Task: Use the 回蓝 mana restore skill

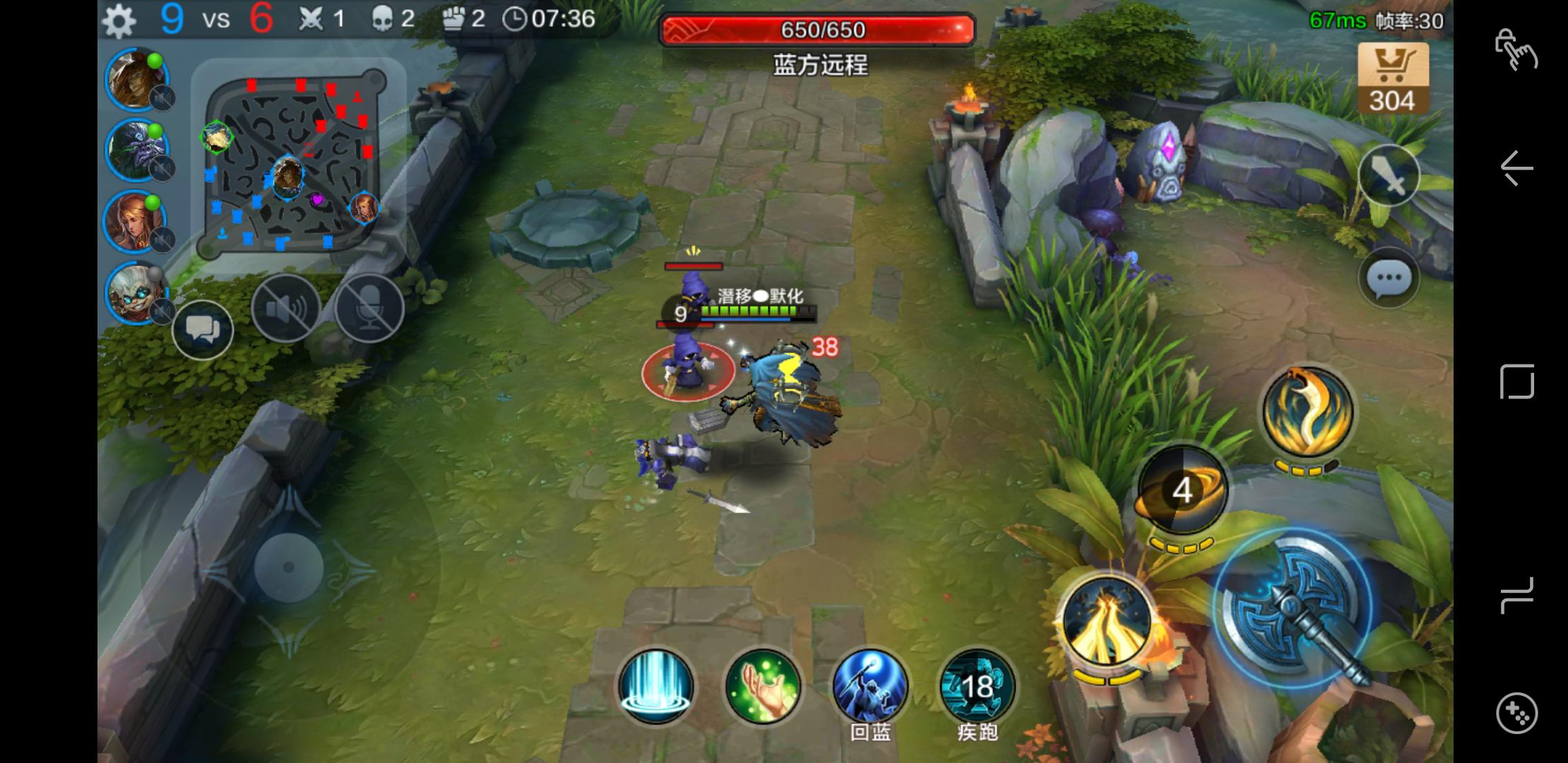Action: pyautogui.click(x=870, y=687)
